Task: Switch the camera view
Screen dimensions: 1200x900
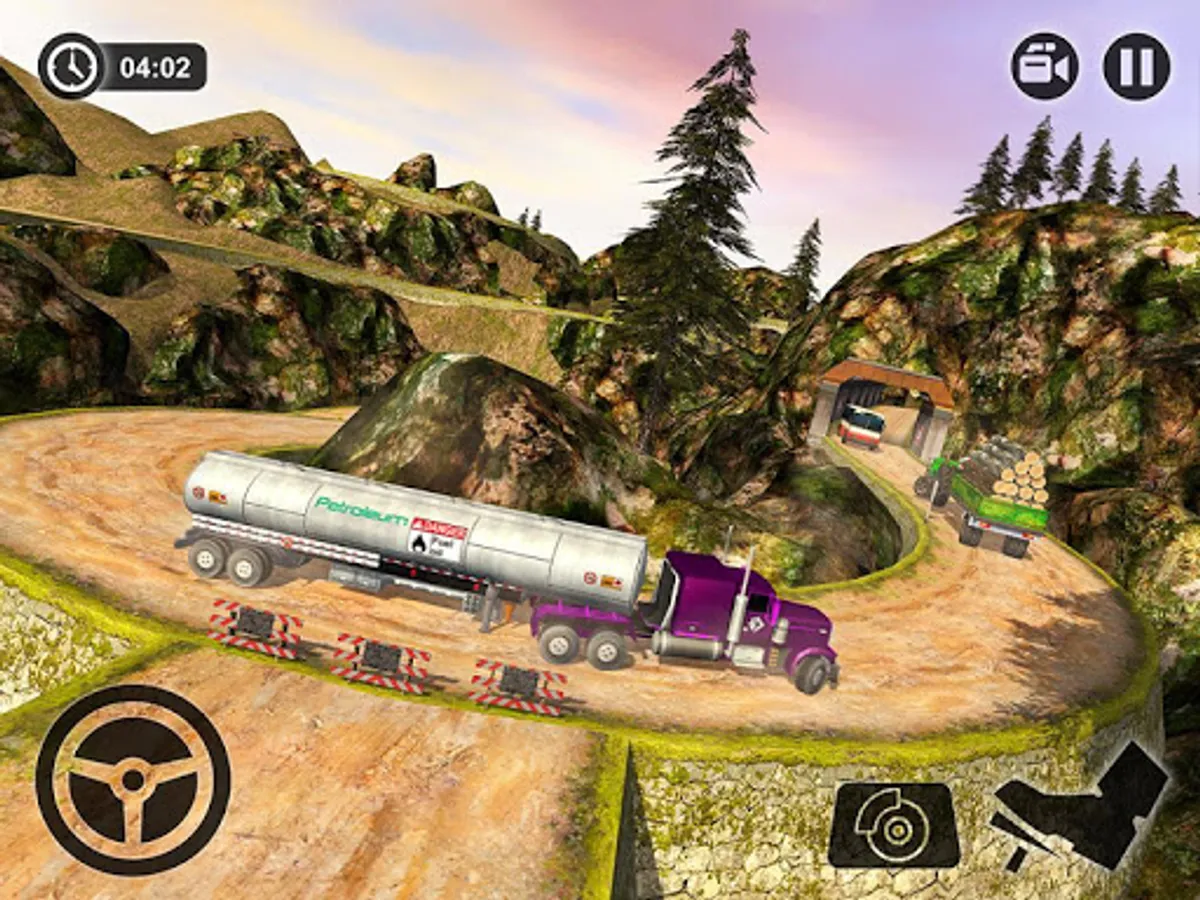Action: [1045, 67]
